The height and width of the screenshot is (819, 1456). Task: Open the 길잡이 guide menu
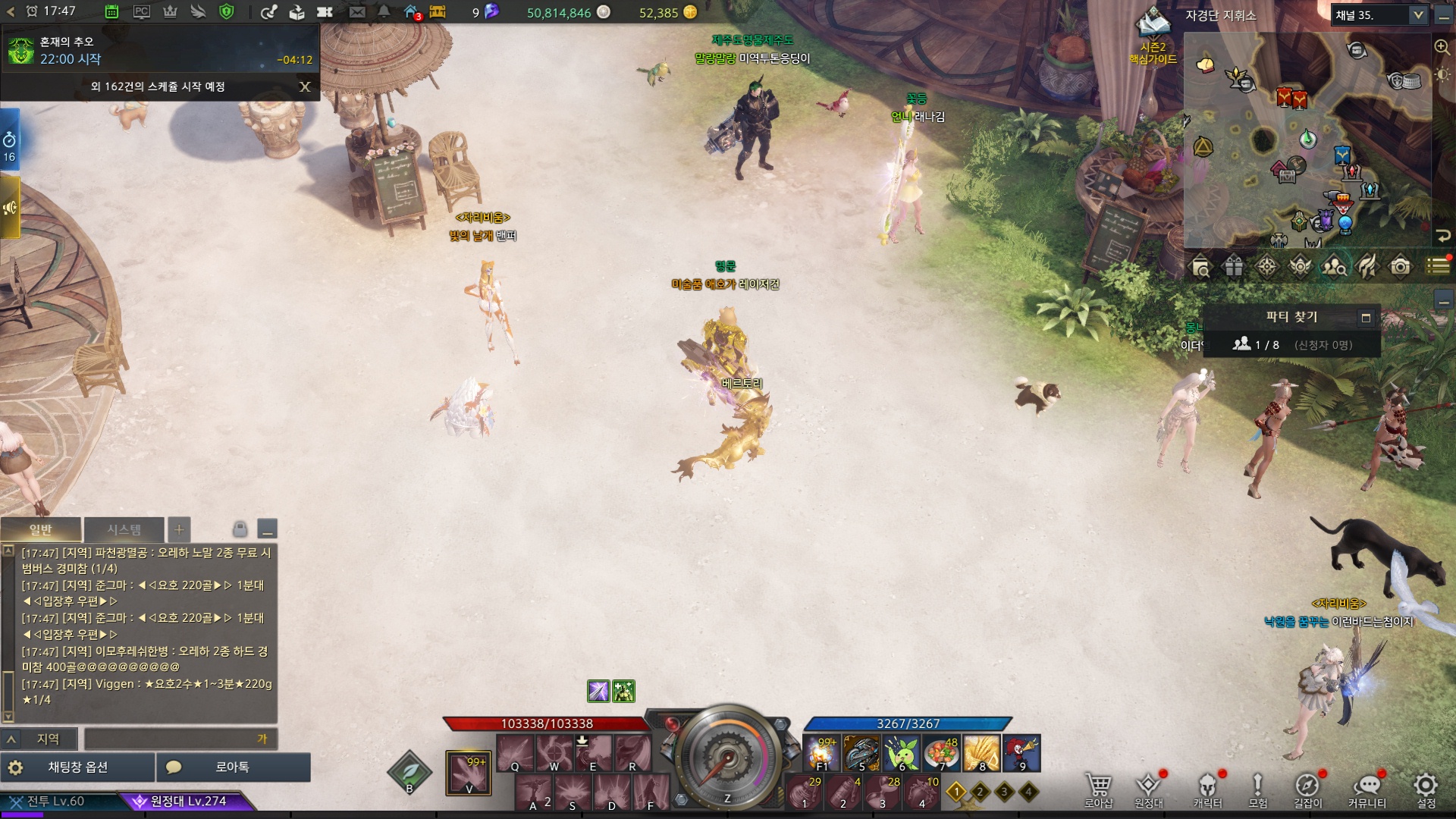click(x=1307, y=789)
